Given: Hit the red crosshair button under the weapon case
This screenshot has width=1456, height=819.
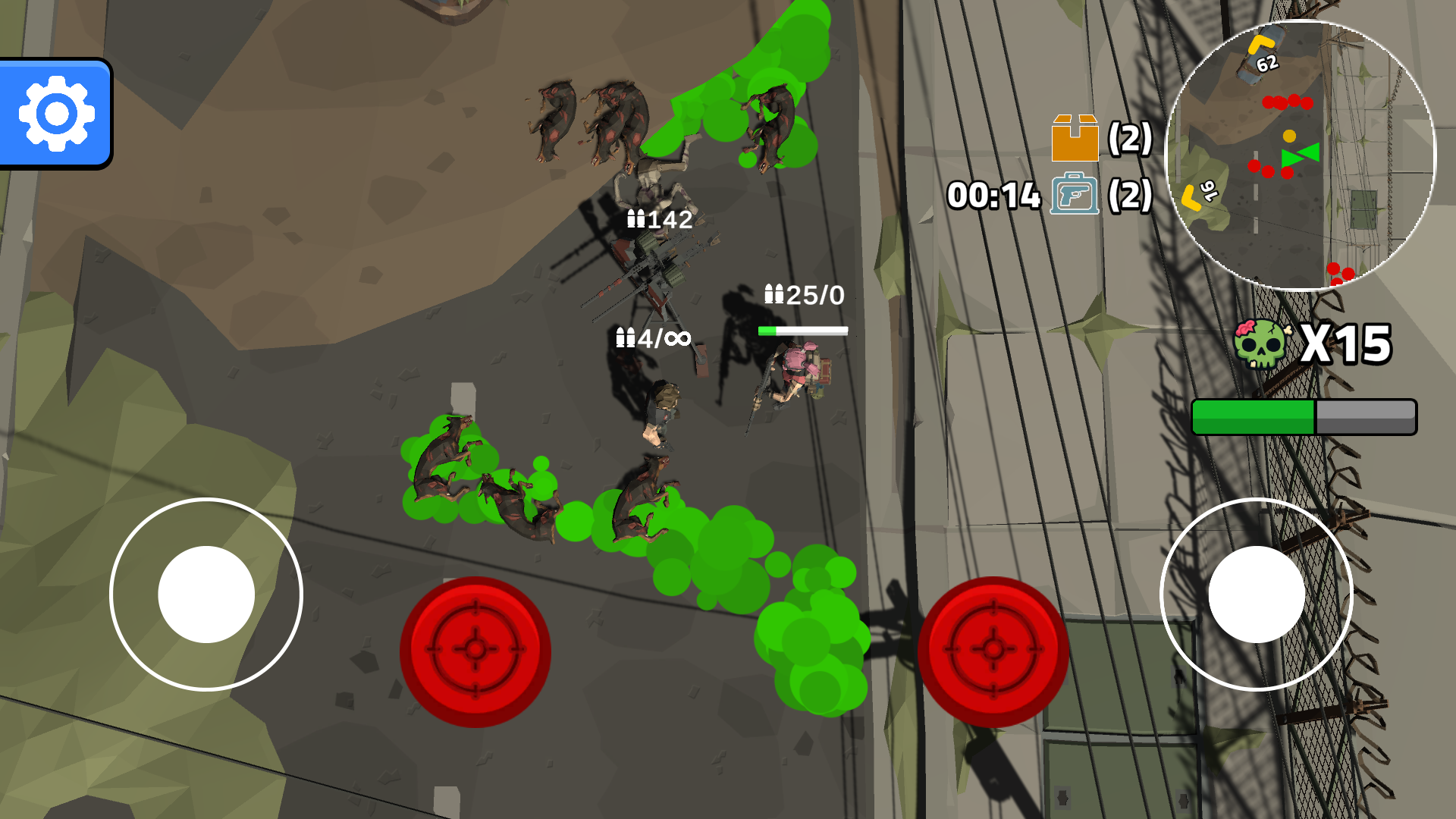Looking at the screenshot, I should (993, 651).
